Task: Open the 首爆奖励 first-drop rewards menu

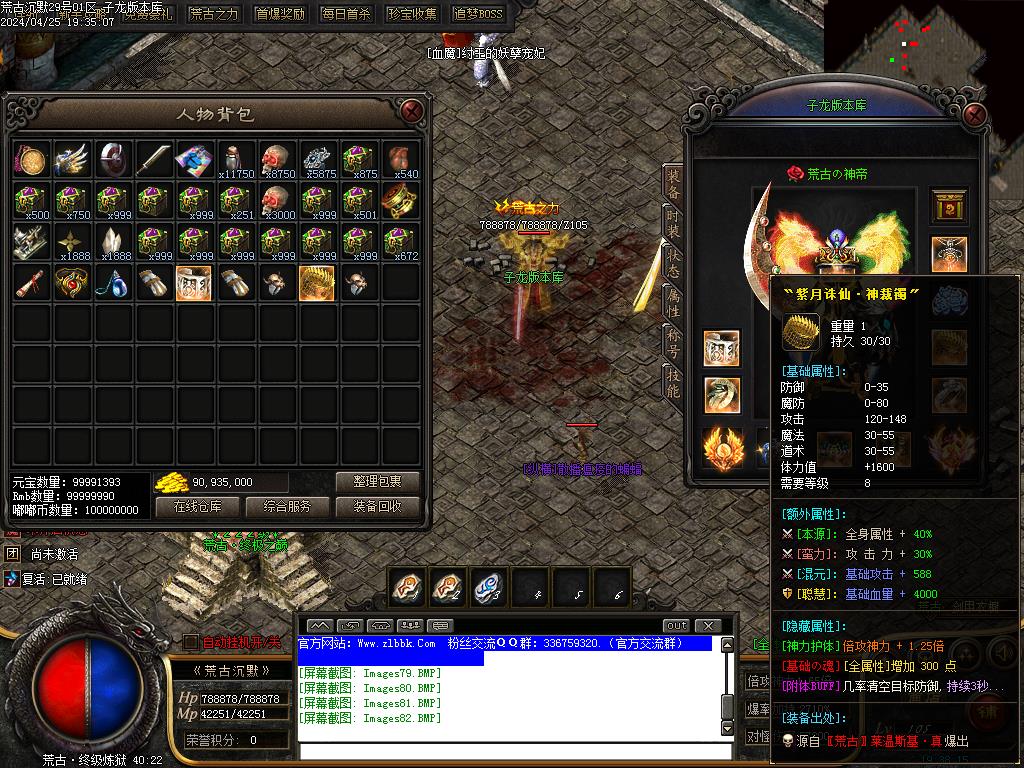Action: pyautogui.click(x=281, y=14)
